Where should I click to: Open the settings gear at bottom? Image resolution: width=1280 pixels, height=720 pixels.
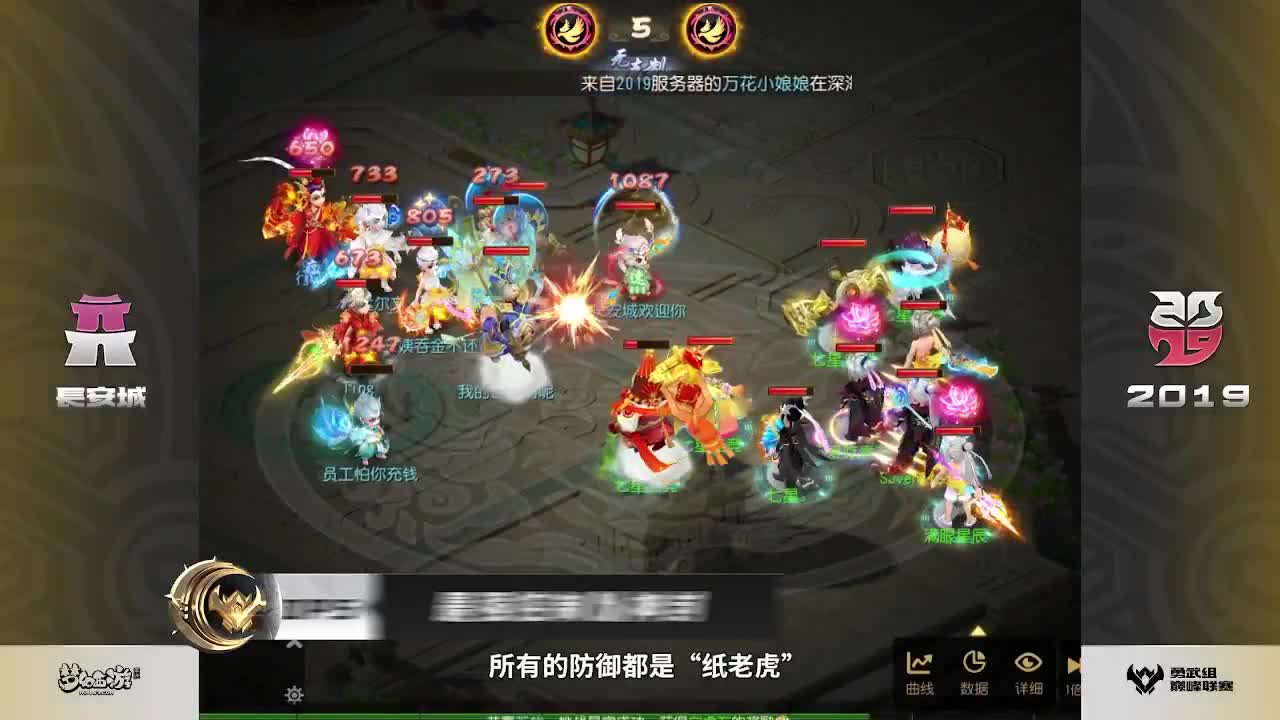tap(295, 692)
